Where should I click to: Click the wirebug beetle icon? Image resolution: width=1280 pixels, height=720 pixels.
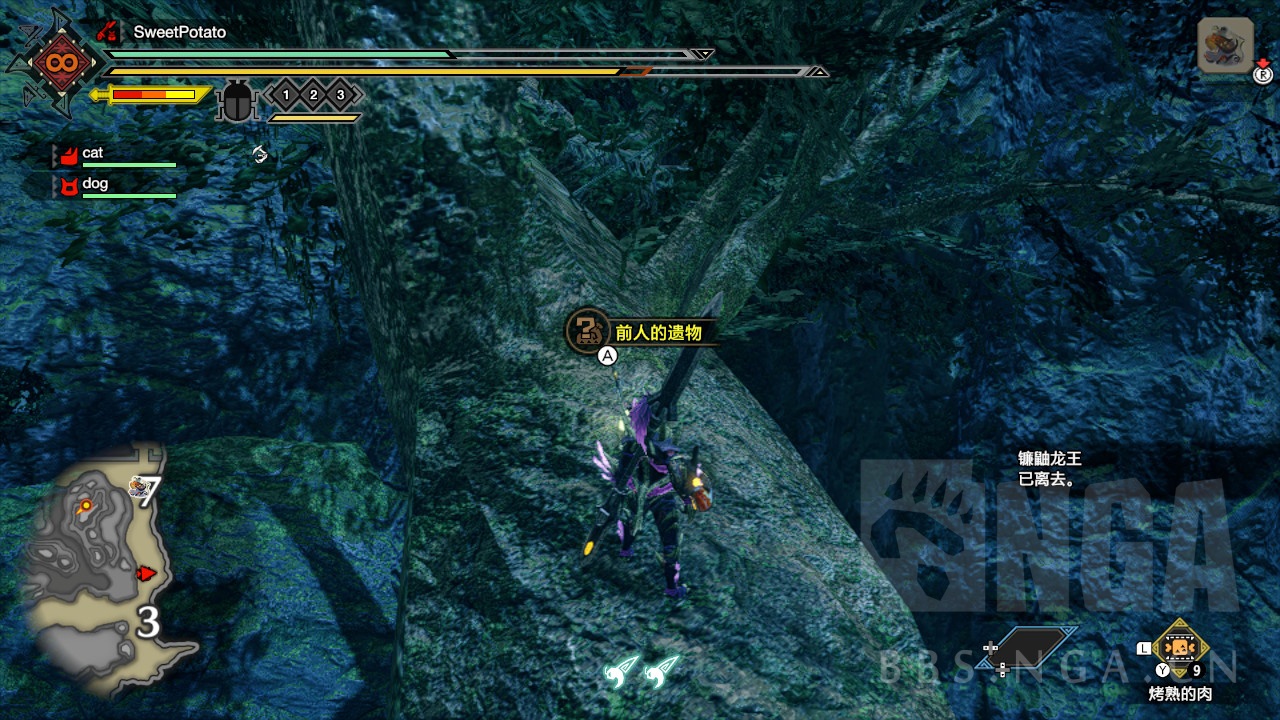(x=237, y=101)
